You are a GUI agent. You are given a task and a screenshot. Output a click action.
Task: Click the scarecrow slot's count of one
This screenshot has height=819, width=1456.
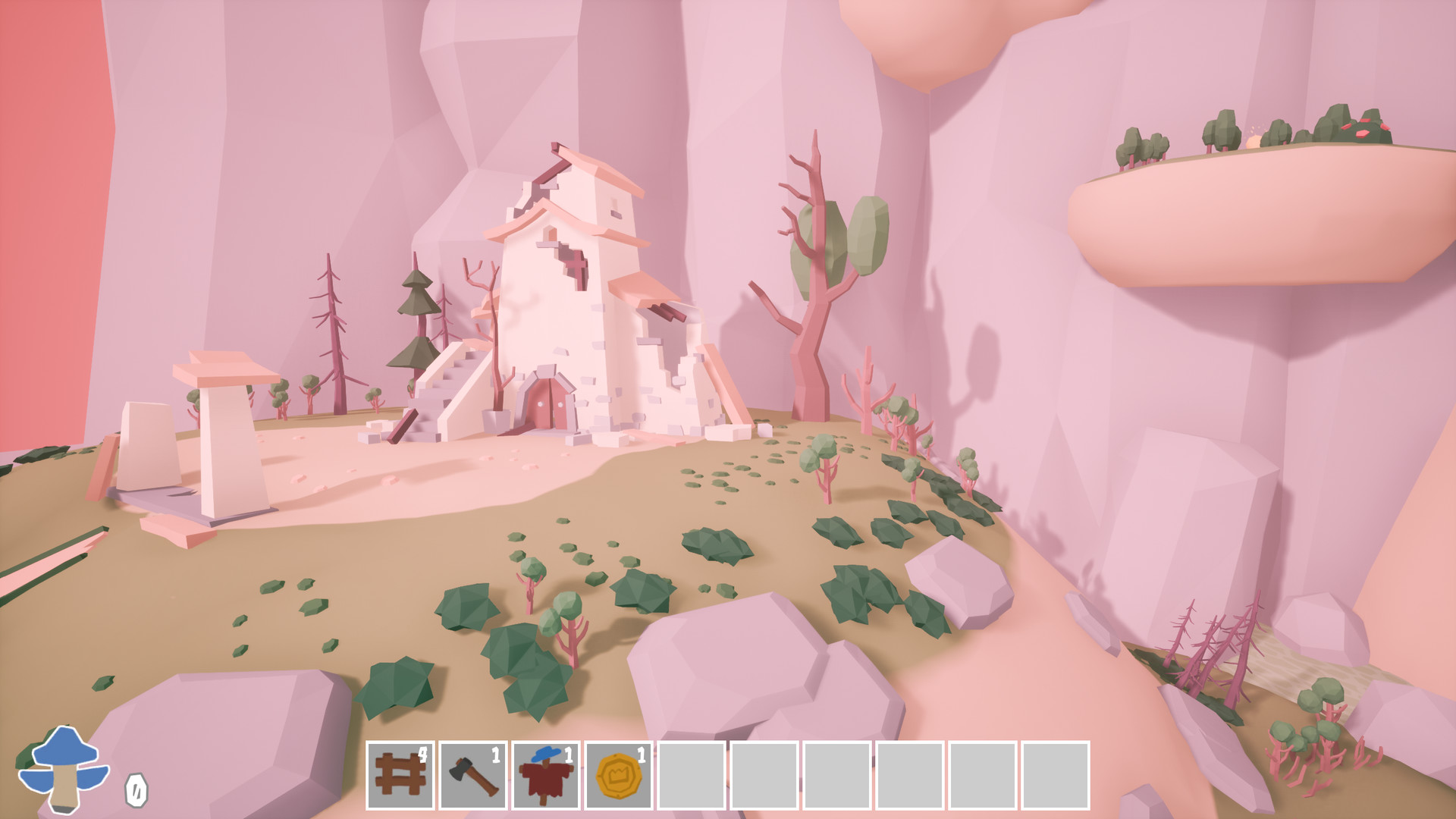569,753
